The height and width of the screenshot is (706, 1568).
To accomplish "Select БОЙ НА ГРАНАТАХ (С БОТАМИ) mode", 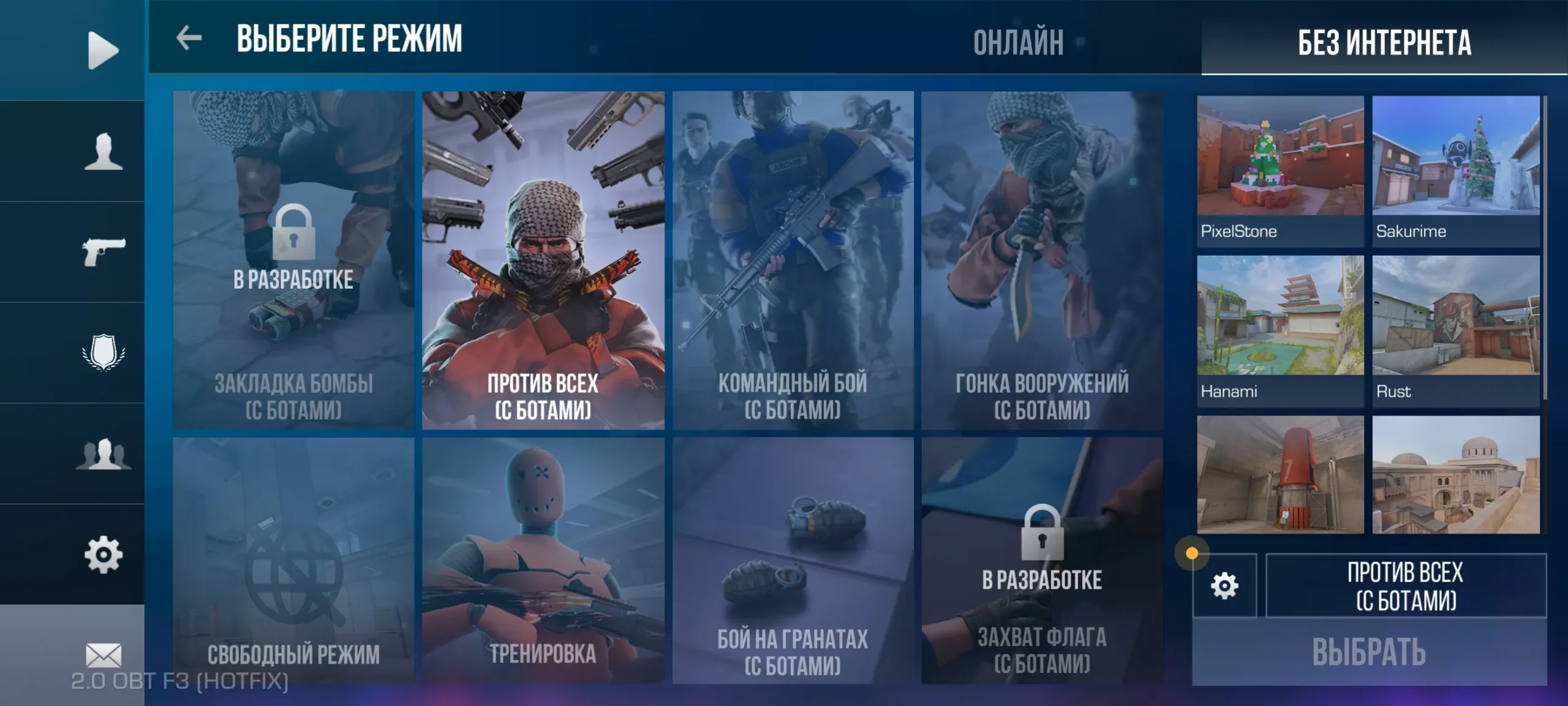I will pyautogui.click(x=793, y=560).
